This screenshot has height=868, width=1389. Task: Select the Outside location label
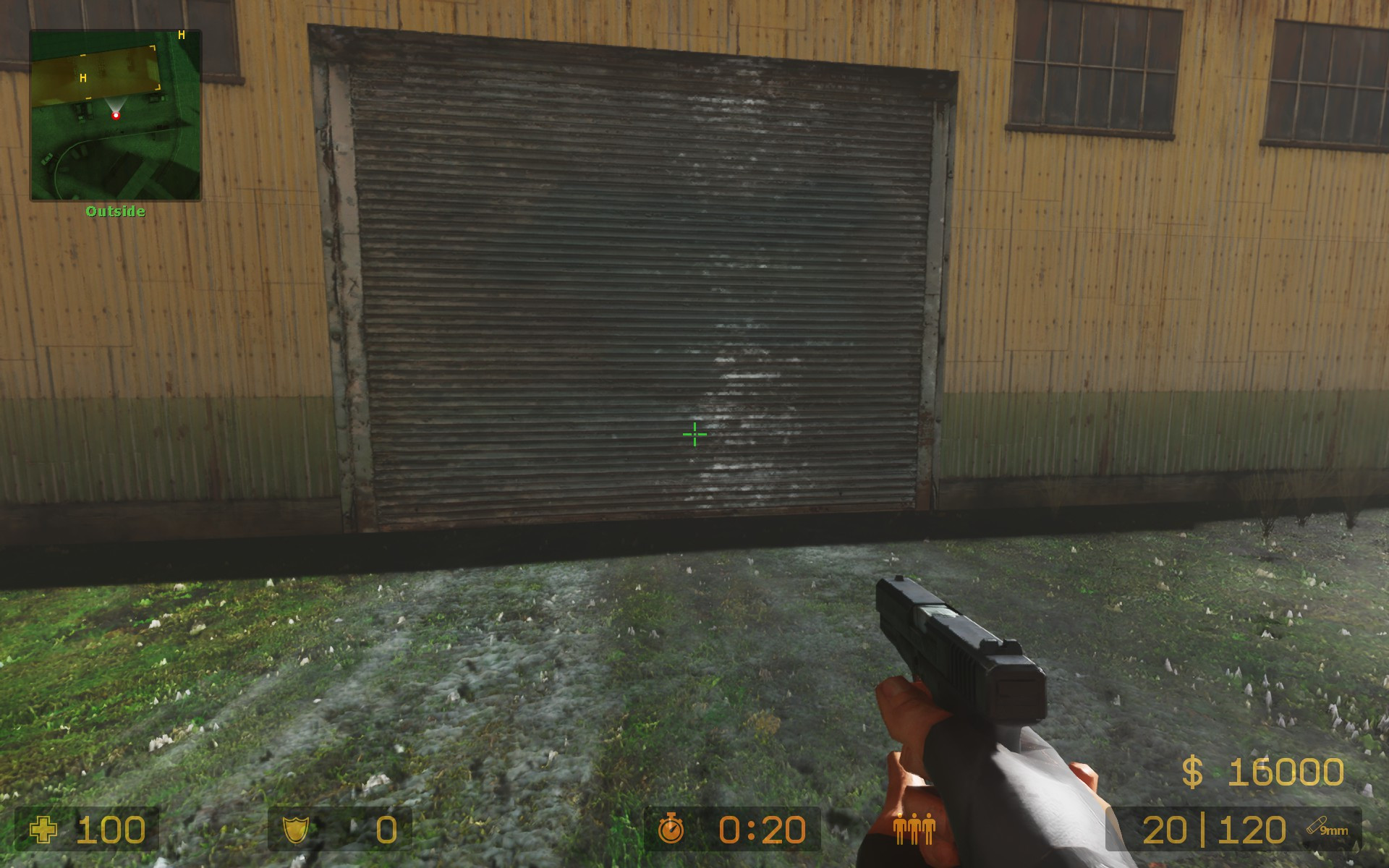pyautogui.click(x=116, y=210)
